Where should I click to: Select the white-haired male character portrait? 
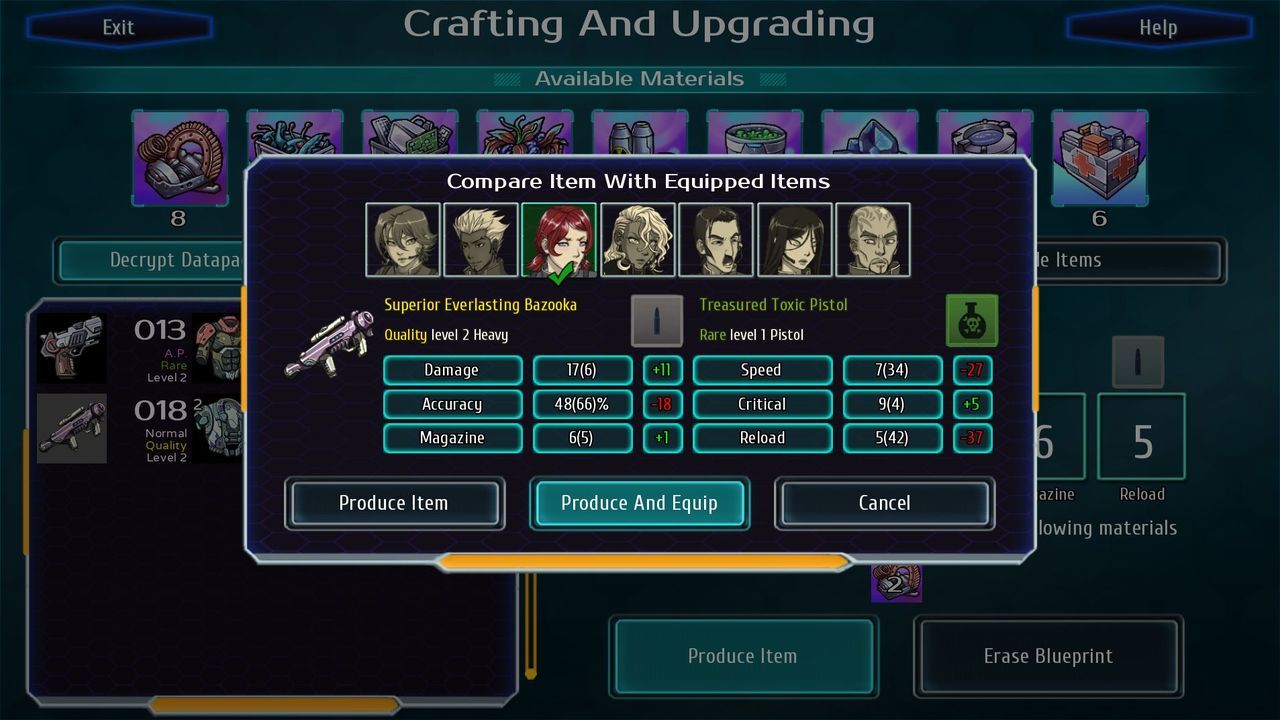(481, 238)
